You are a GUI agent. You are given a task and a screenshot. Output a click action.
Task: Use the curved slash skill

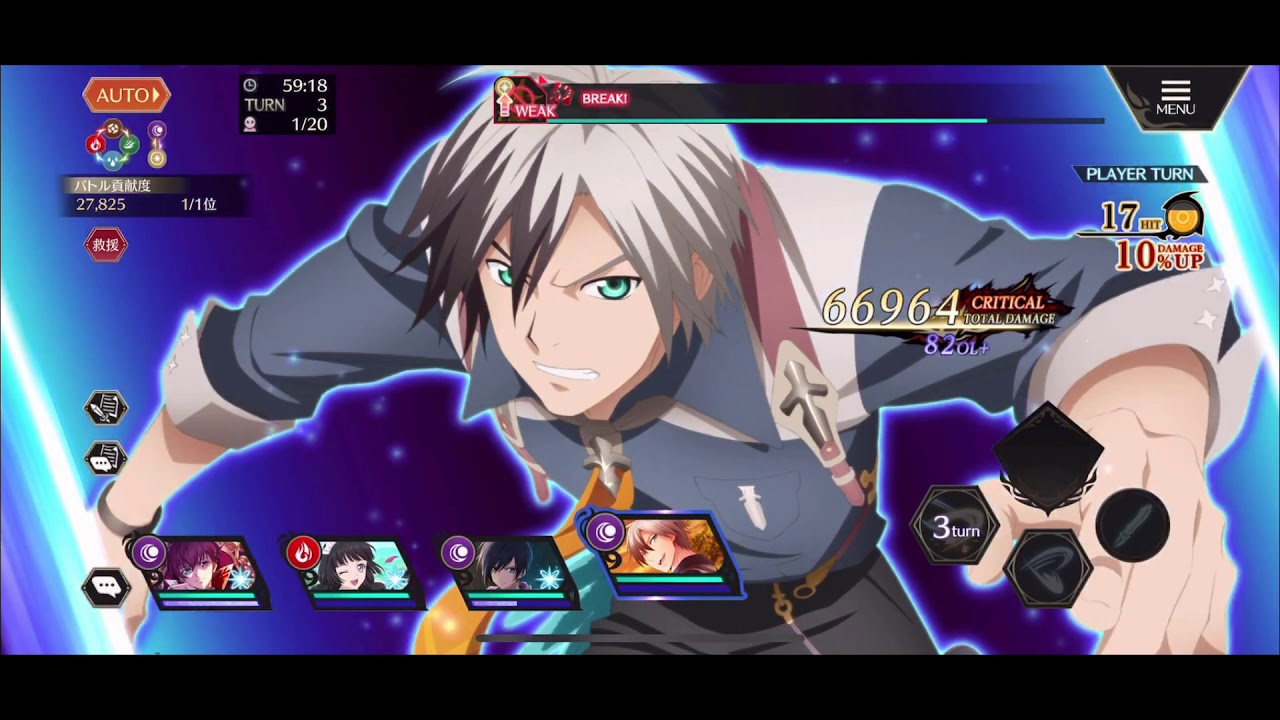pyautogui.click(x=1048, y=567)
